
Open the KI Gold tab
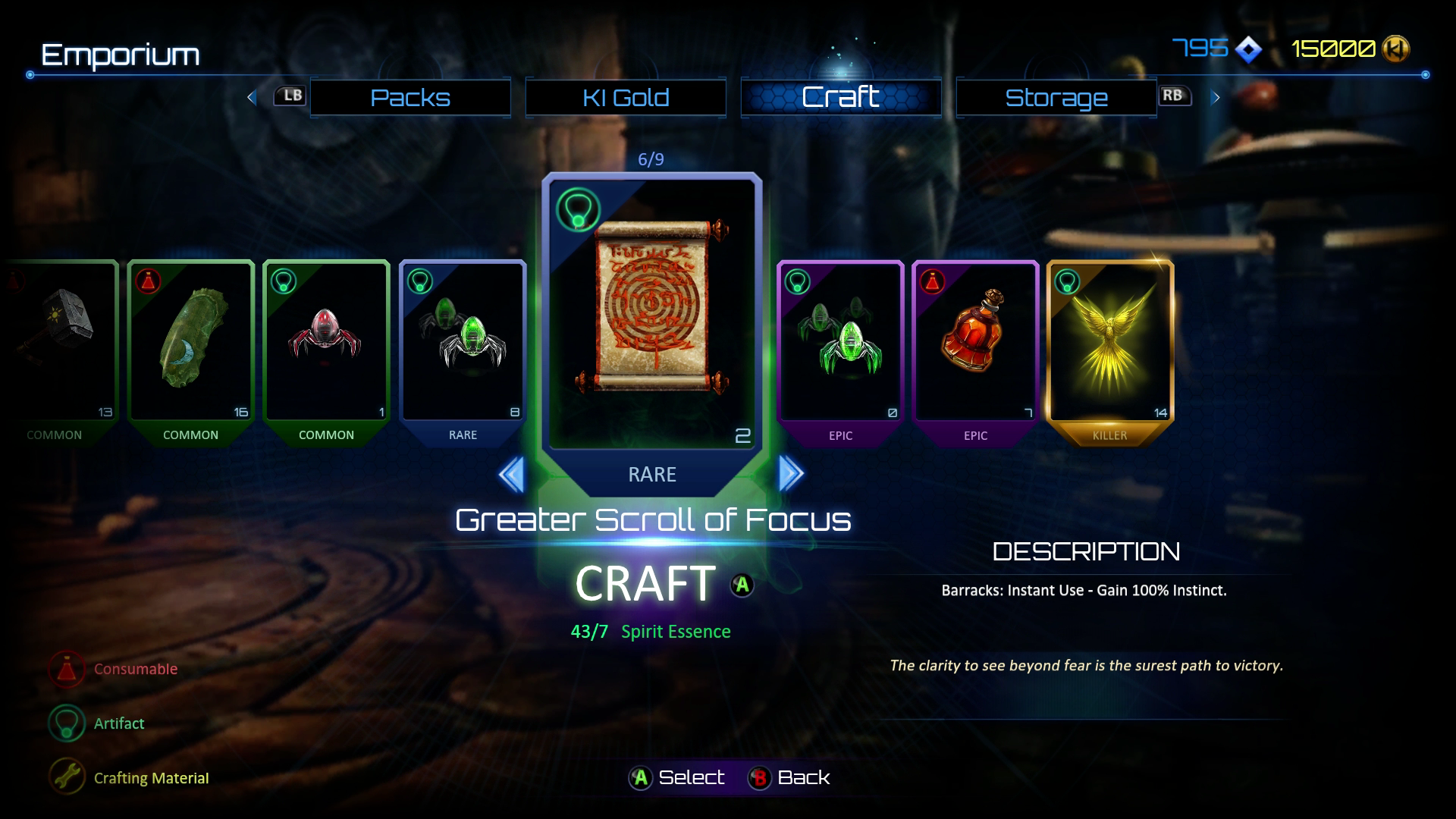(626, 98)
